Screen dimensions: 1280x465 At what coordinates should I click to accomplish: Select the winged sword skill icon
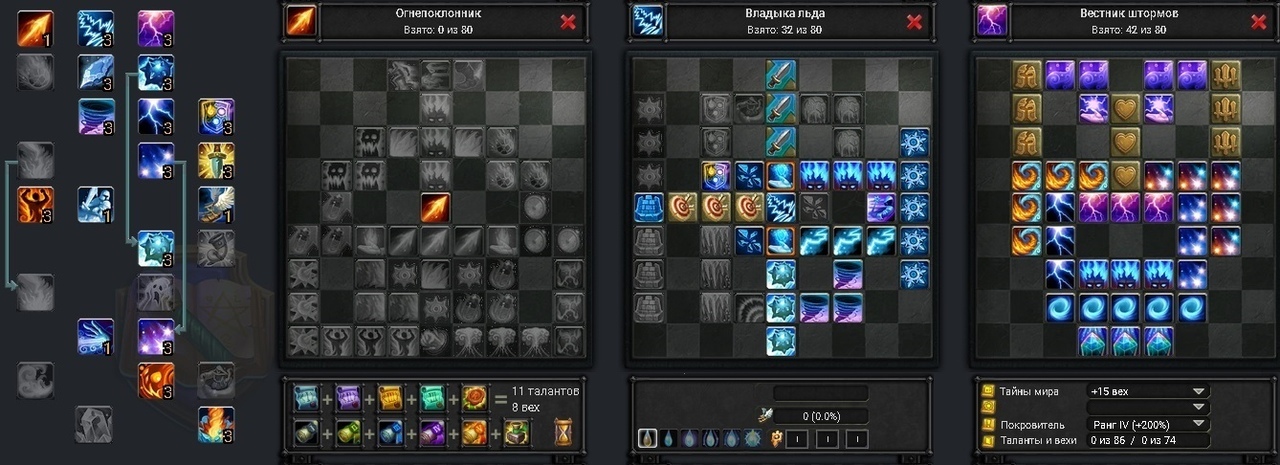pos(215,204)
